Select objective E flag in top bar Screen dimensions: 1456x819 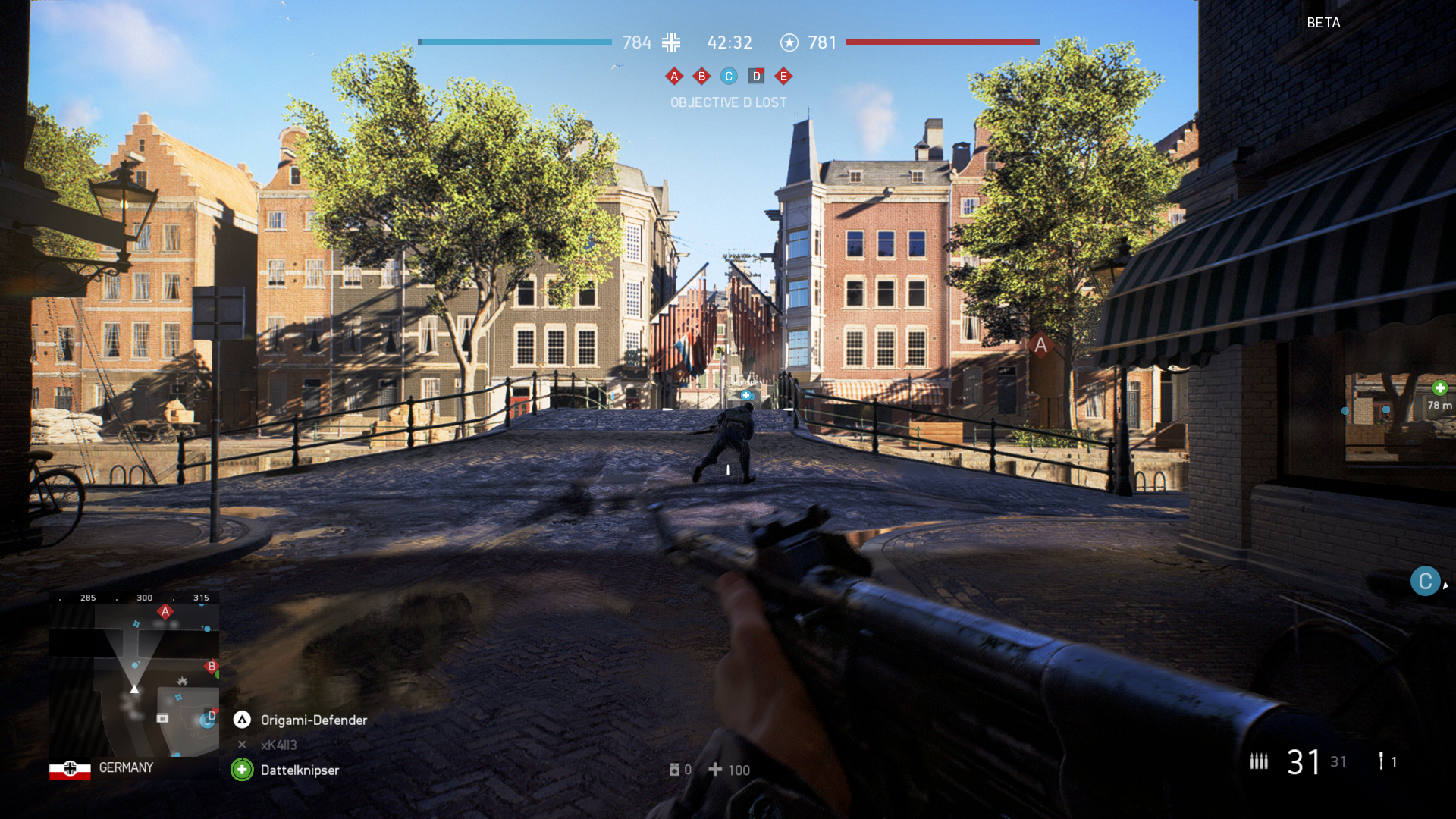tap(783, 76)
